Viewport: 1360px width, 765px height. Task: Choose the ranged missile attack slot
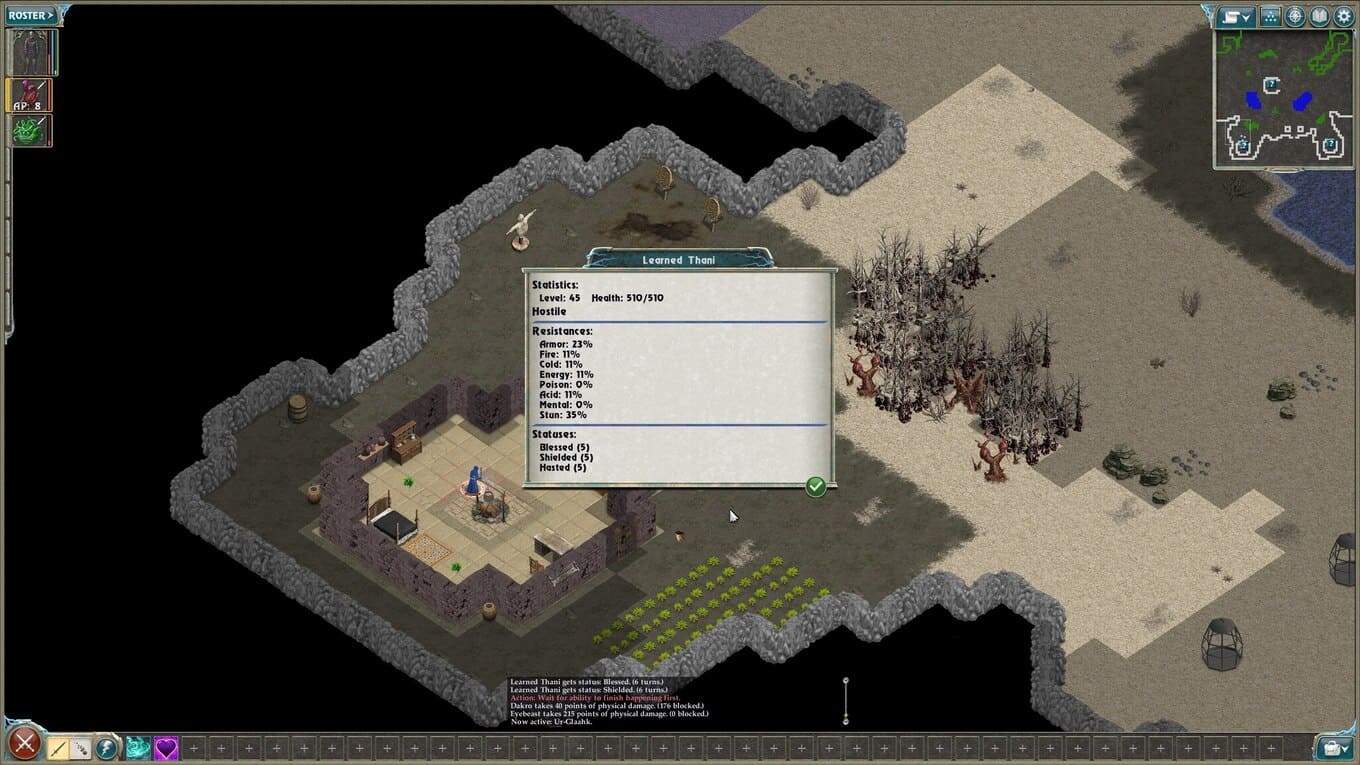click(80, 747)
